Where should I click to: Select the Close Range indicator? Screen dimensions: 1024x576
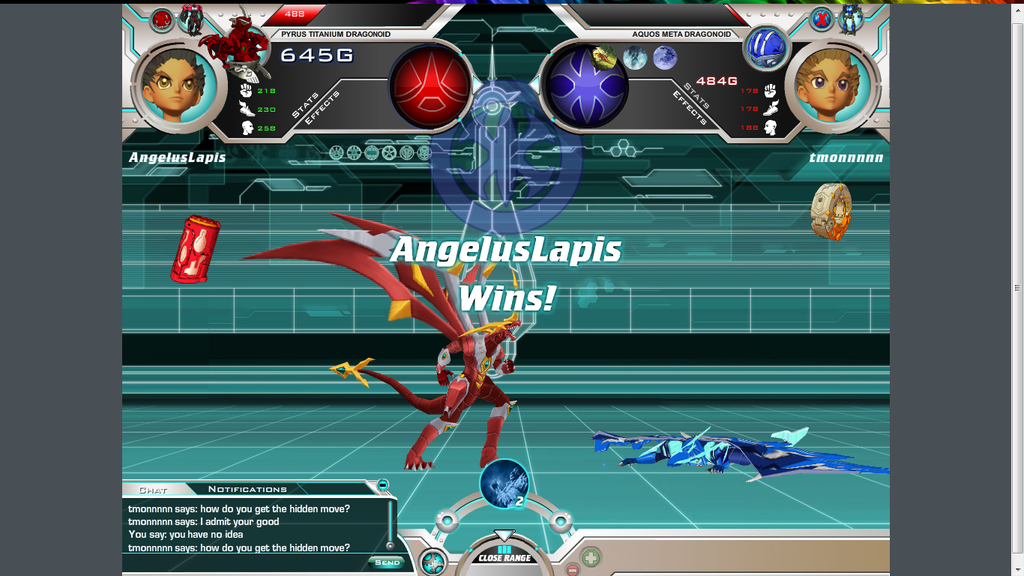[504, 556]
